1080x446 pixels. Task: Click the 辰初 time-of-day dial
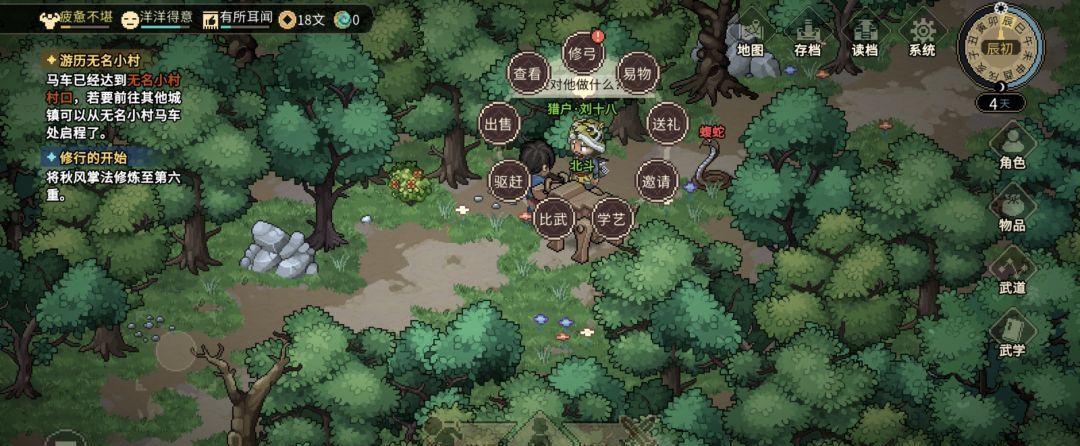pyautogui.click(x=999, y=47)
